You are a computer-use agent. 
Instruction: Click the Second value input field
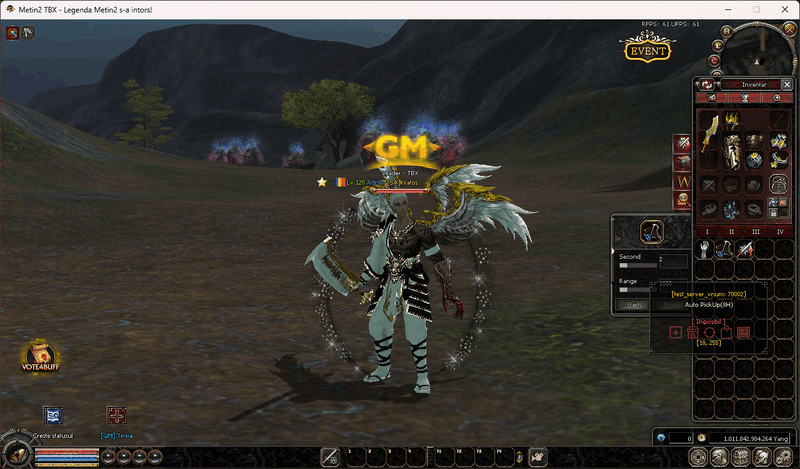[672, 258]
